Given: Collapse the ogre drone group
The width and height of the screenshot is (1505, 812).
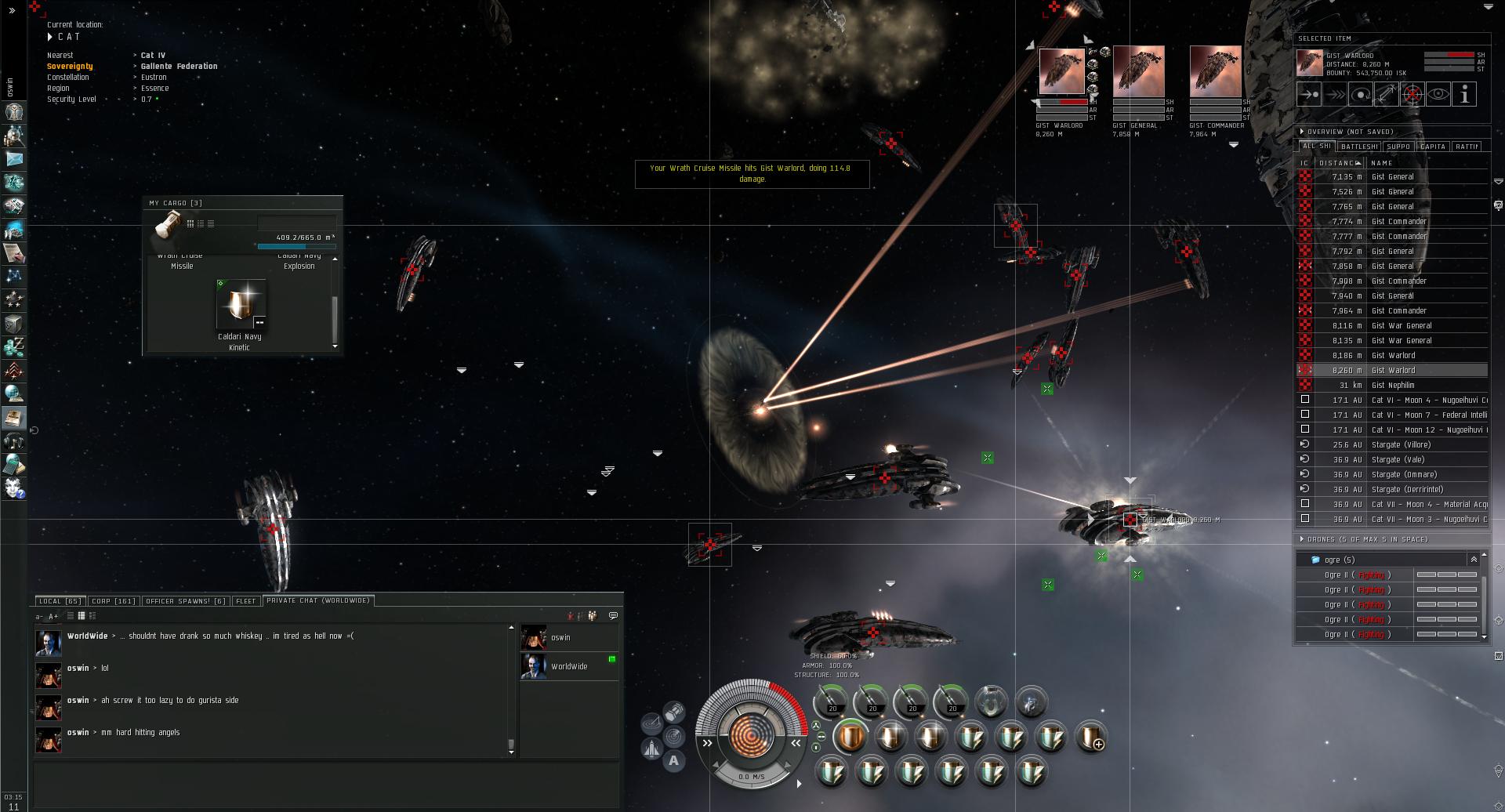Looking at the screenshot, I should click(1474, 560).
